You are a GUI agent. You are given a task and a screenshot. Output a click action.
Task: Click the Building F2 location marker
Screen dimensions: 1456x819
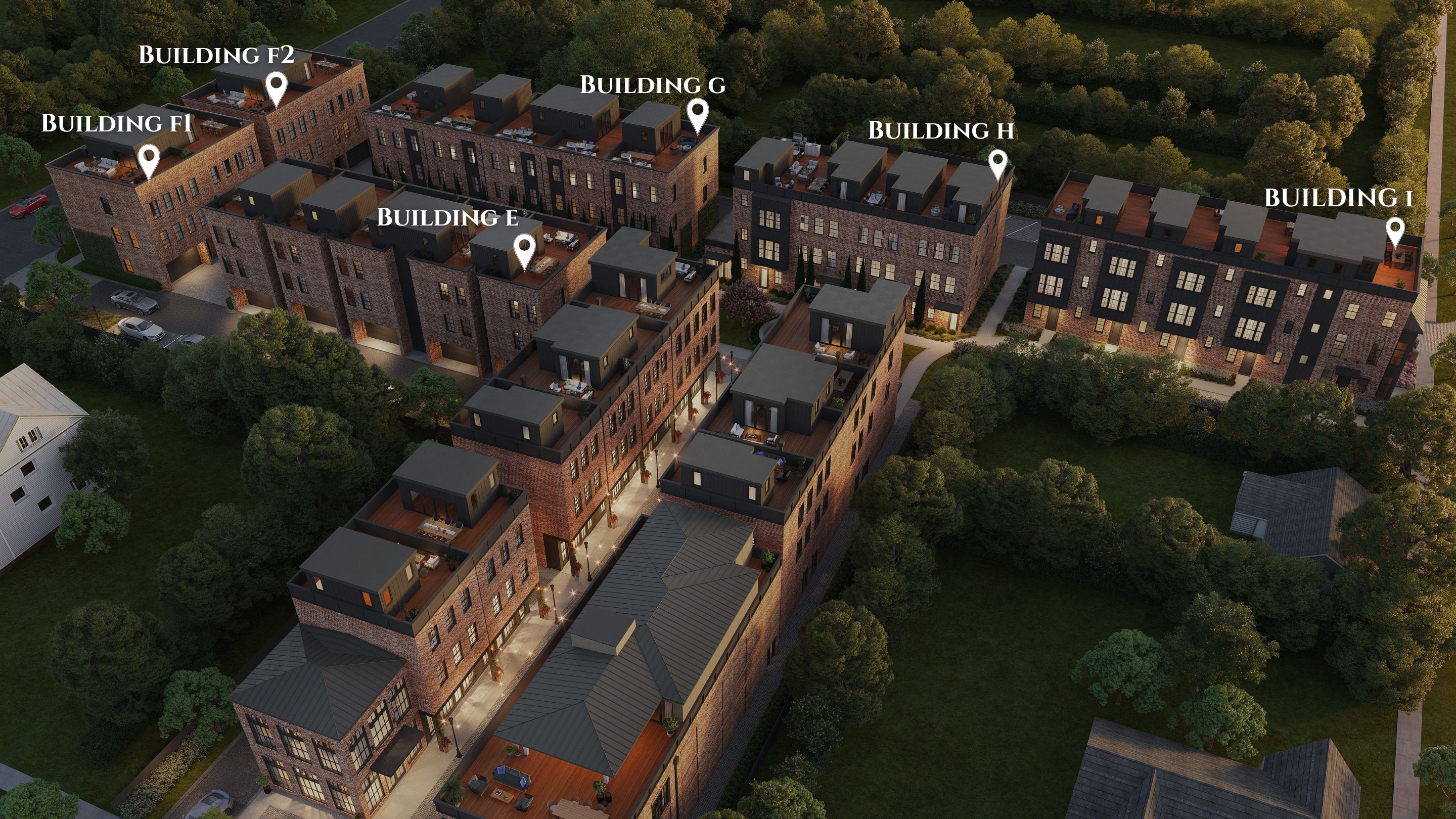[x=277, y=87]
